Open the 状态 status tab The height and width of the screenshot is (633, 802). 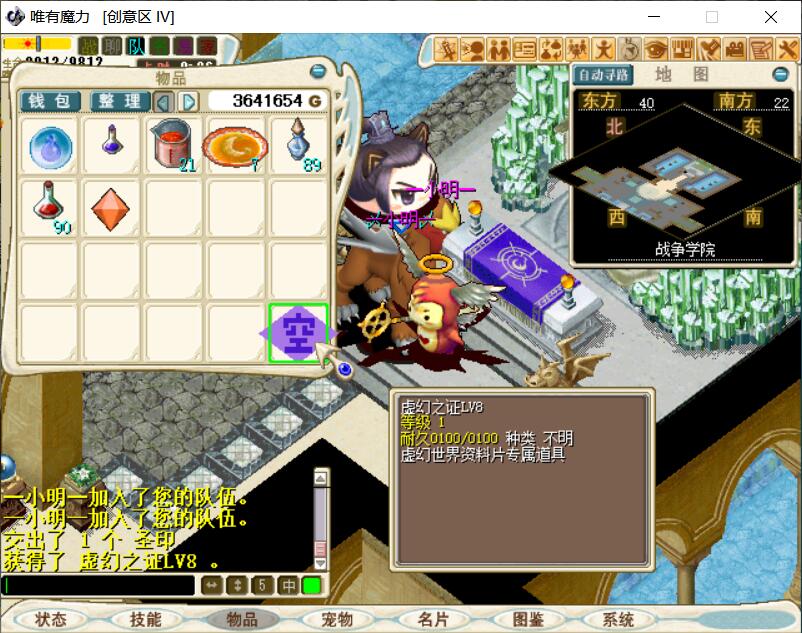49,619
